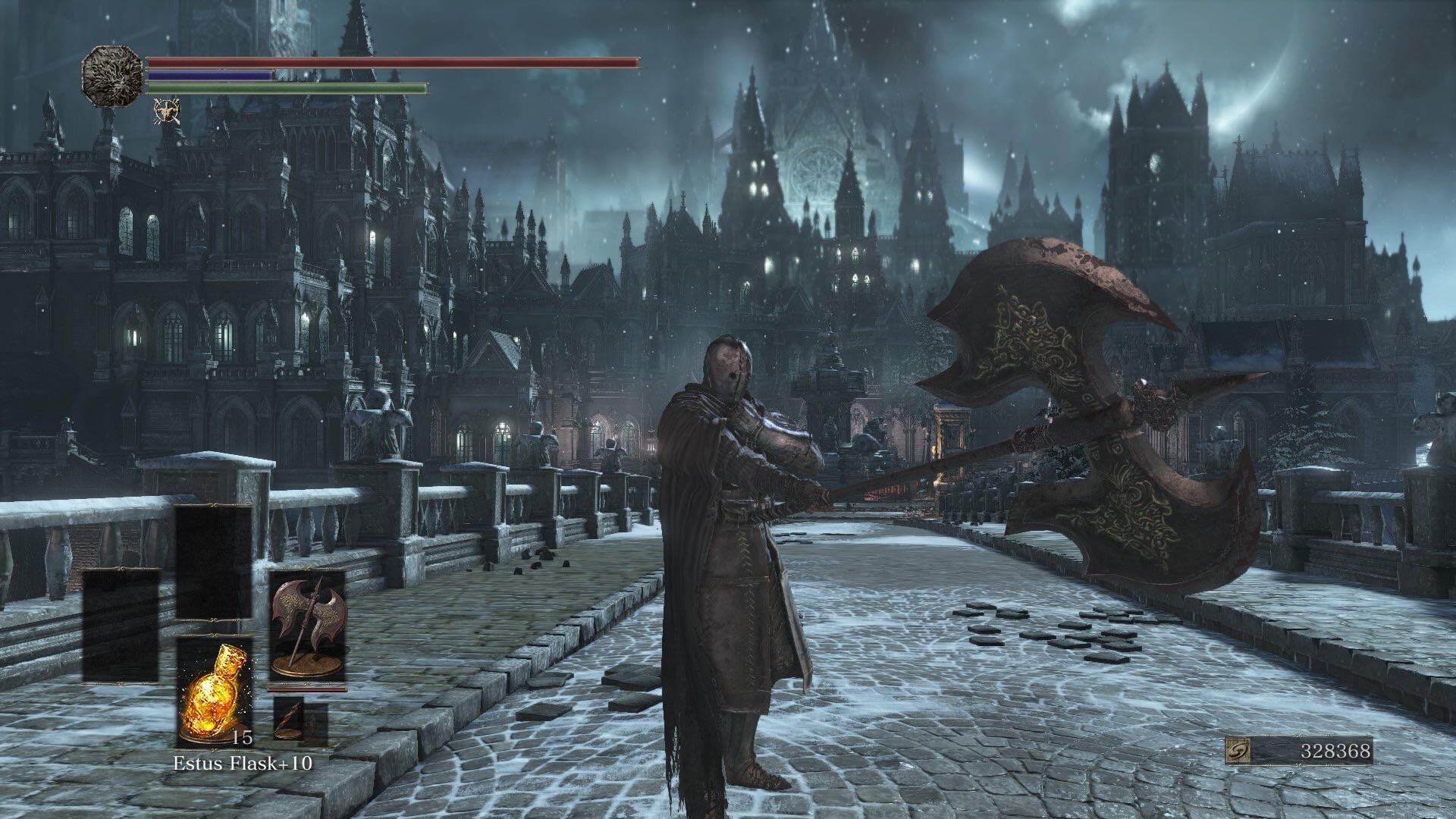
Task: Select the secondary right-hand weapon slot icon
Action: pos(290,720)
